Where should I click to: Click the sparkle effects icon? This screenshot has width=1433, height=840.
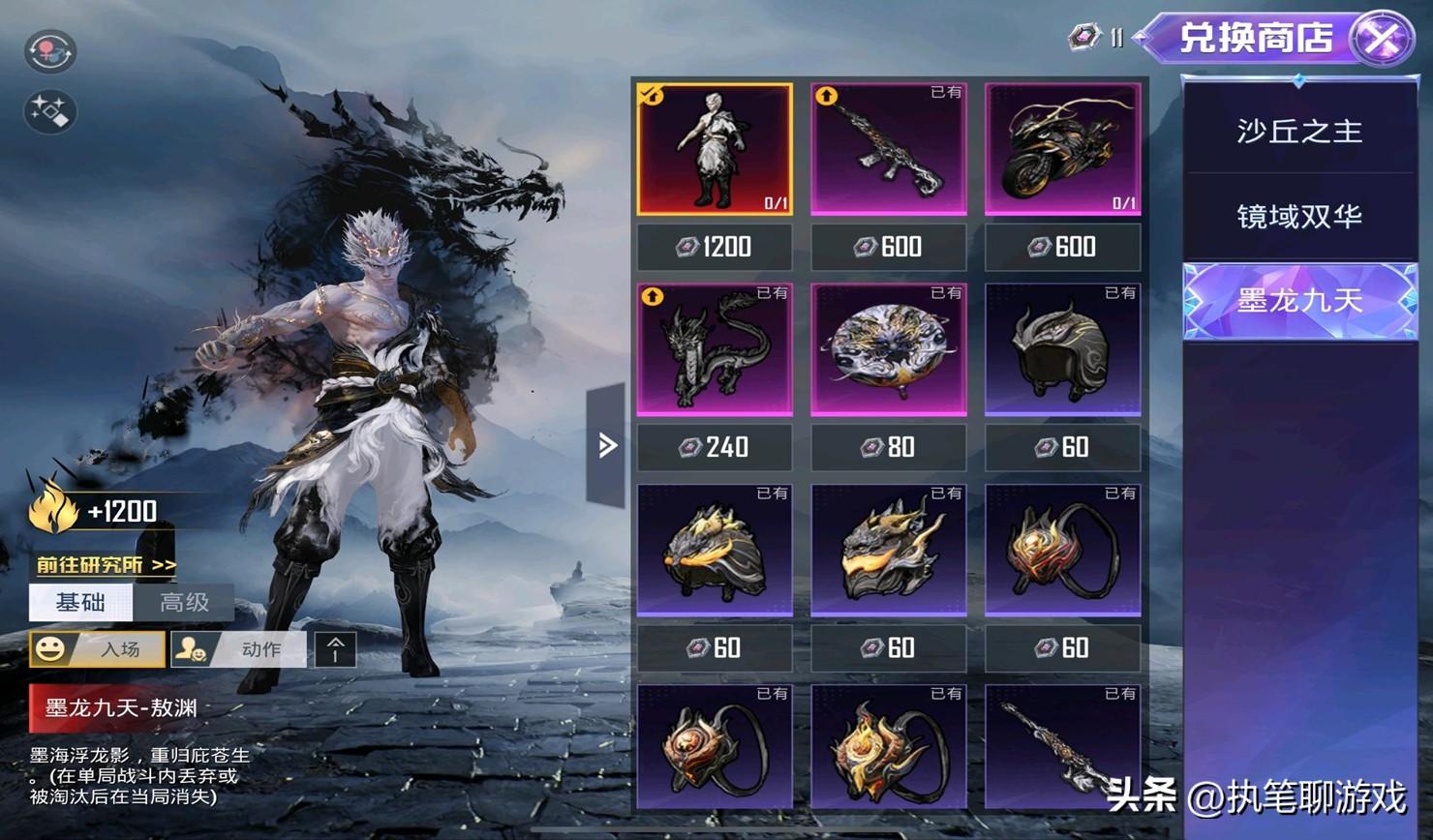[x=49, y=111]
